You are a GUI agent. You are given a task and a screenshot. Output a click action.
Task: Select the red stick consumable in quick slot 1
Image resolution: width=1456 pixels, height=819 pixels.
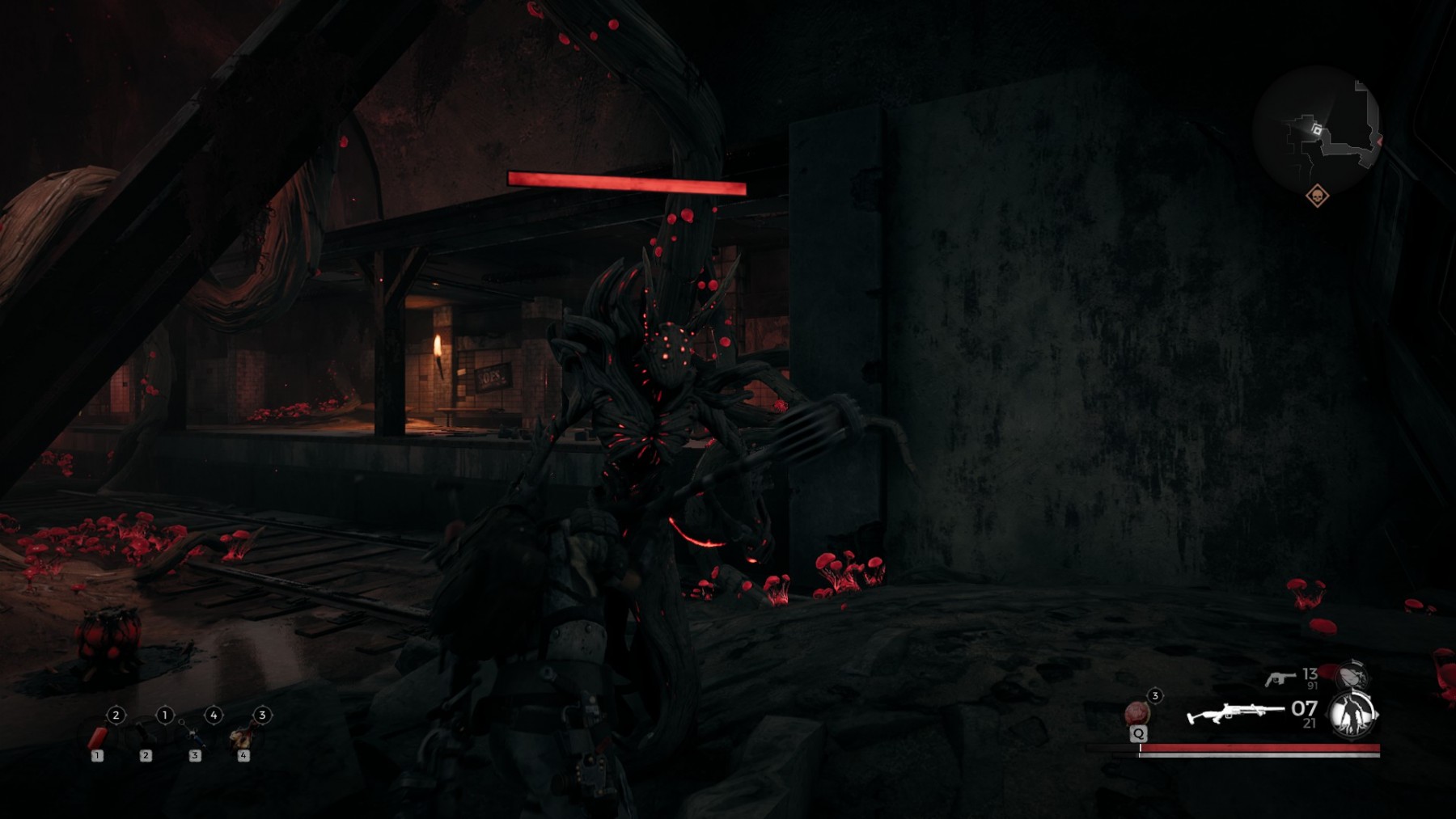coord(97,738)
